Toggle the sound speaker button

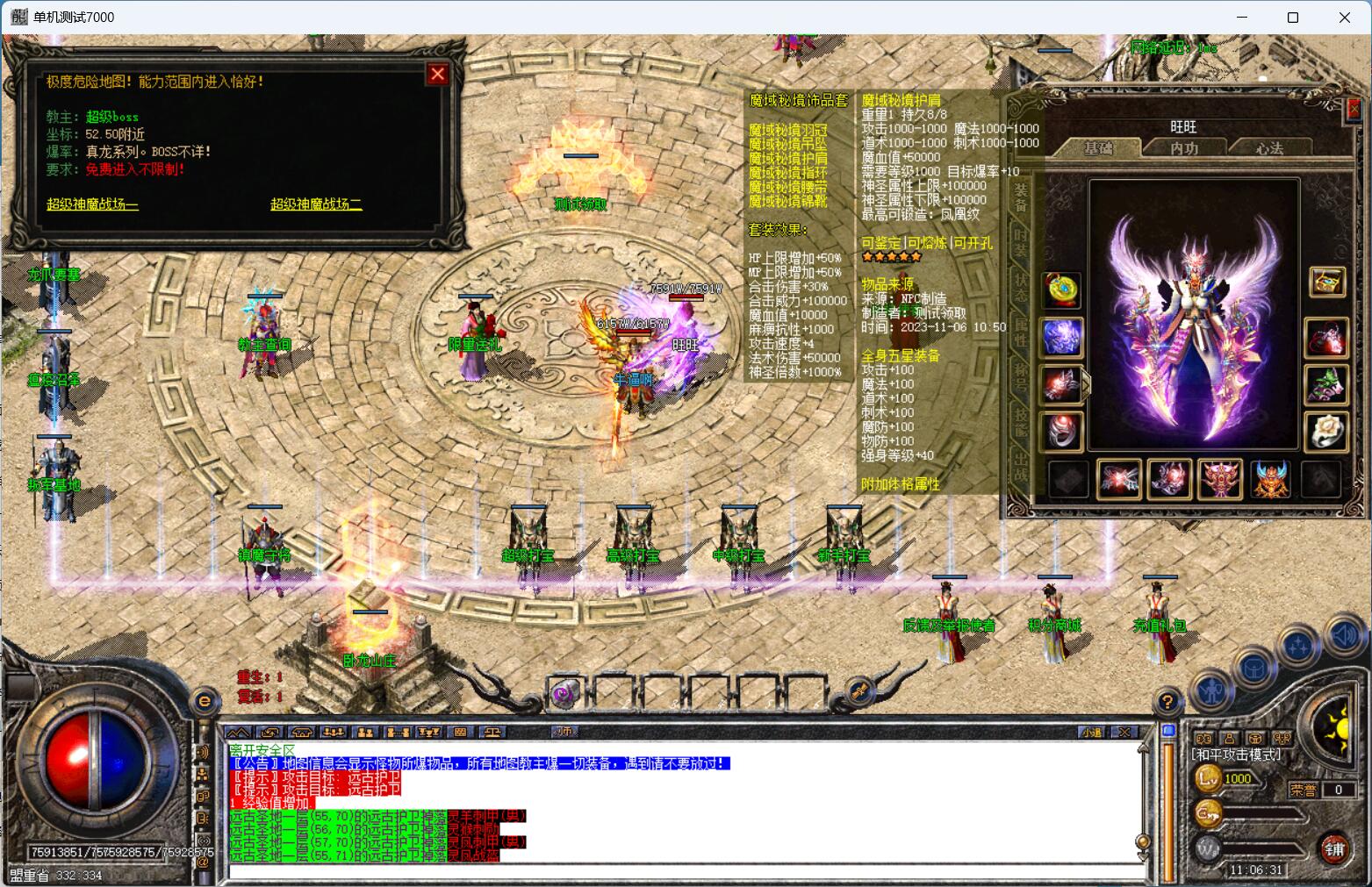click(x=1345, y=634)
